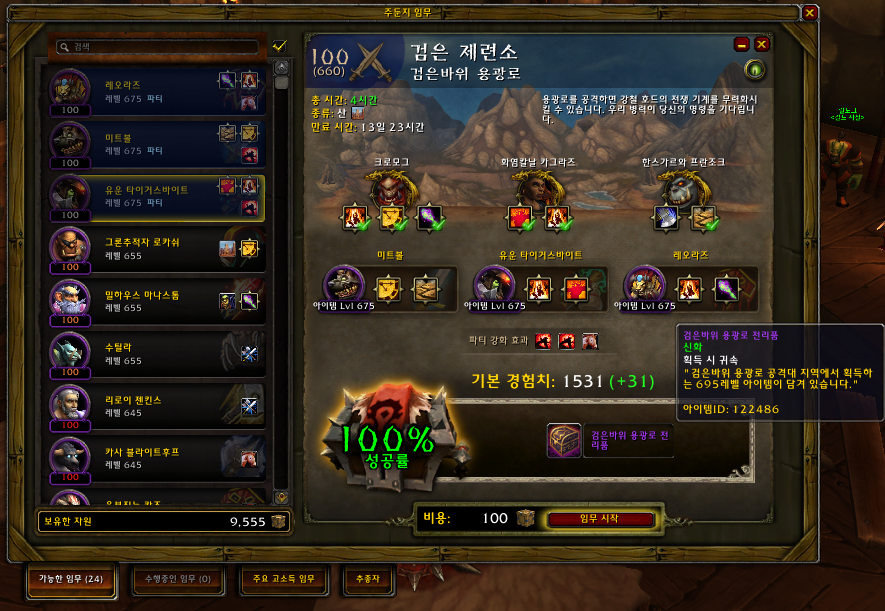
Task: Click the 미트볼 party slot portrait
Action: coord(345,285)
